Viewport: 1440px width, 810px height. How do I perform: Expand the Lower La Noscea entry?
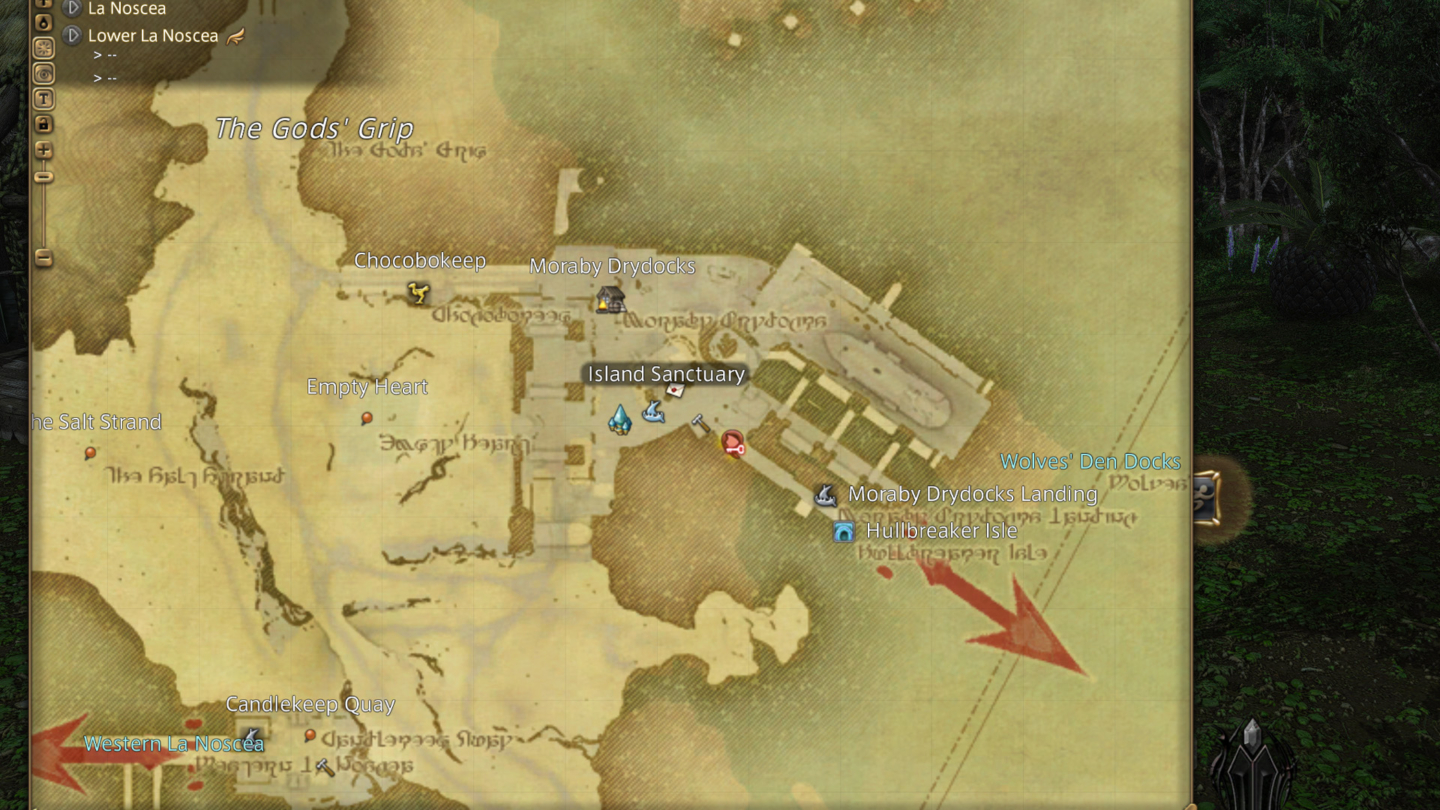[x=71, y=35]
